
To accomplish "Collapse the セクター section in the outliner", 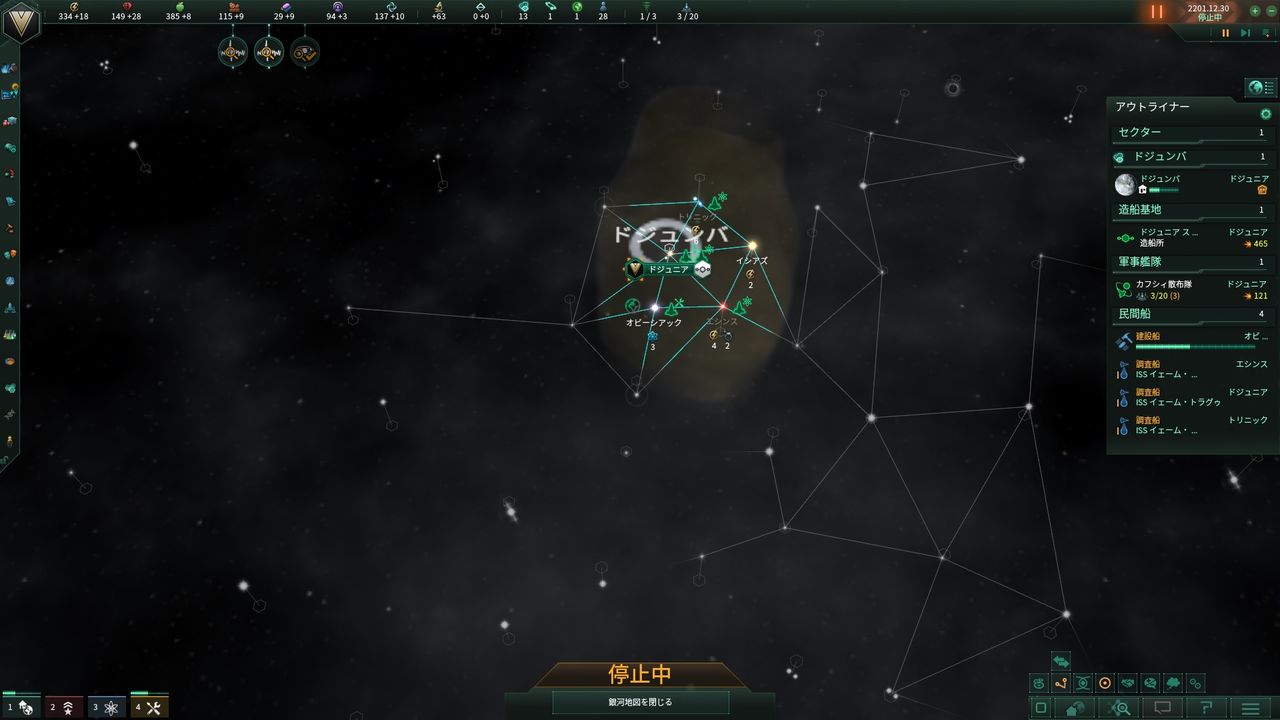I will click(1140, 131).
